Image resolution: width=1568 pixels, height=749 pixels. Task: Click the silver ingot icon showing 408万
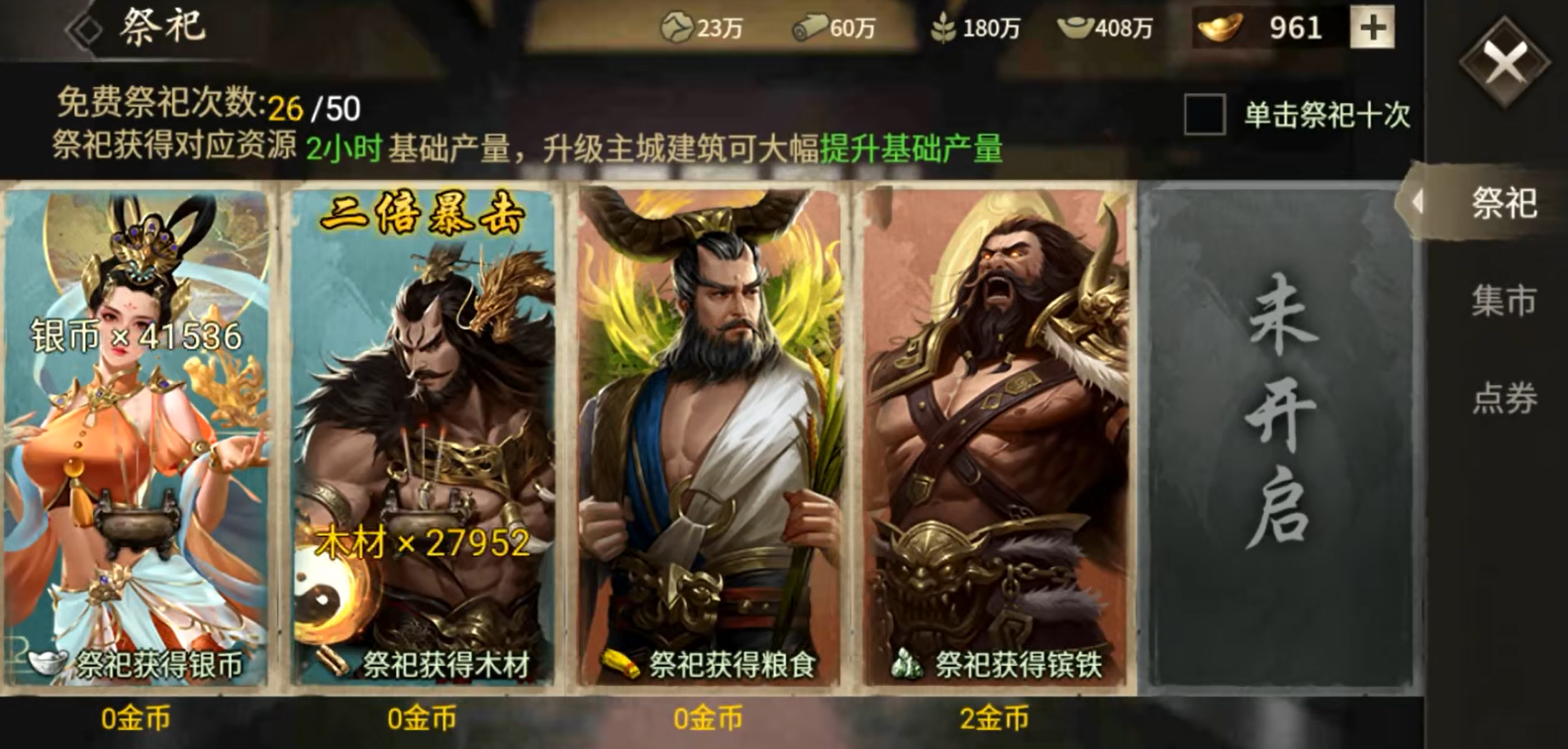click(x=1077, y=29)
